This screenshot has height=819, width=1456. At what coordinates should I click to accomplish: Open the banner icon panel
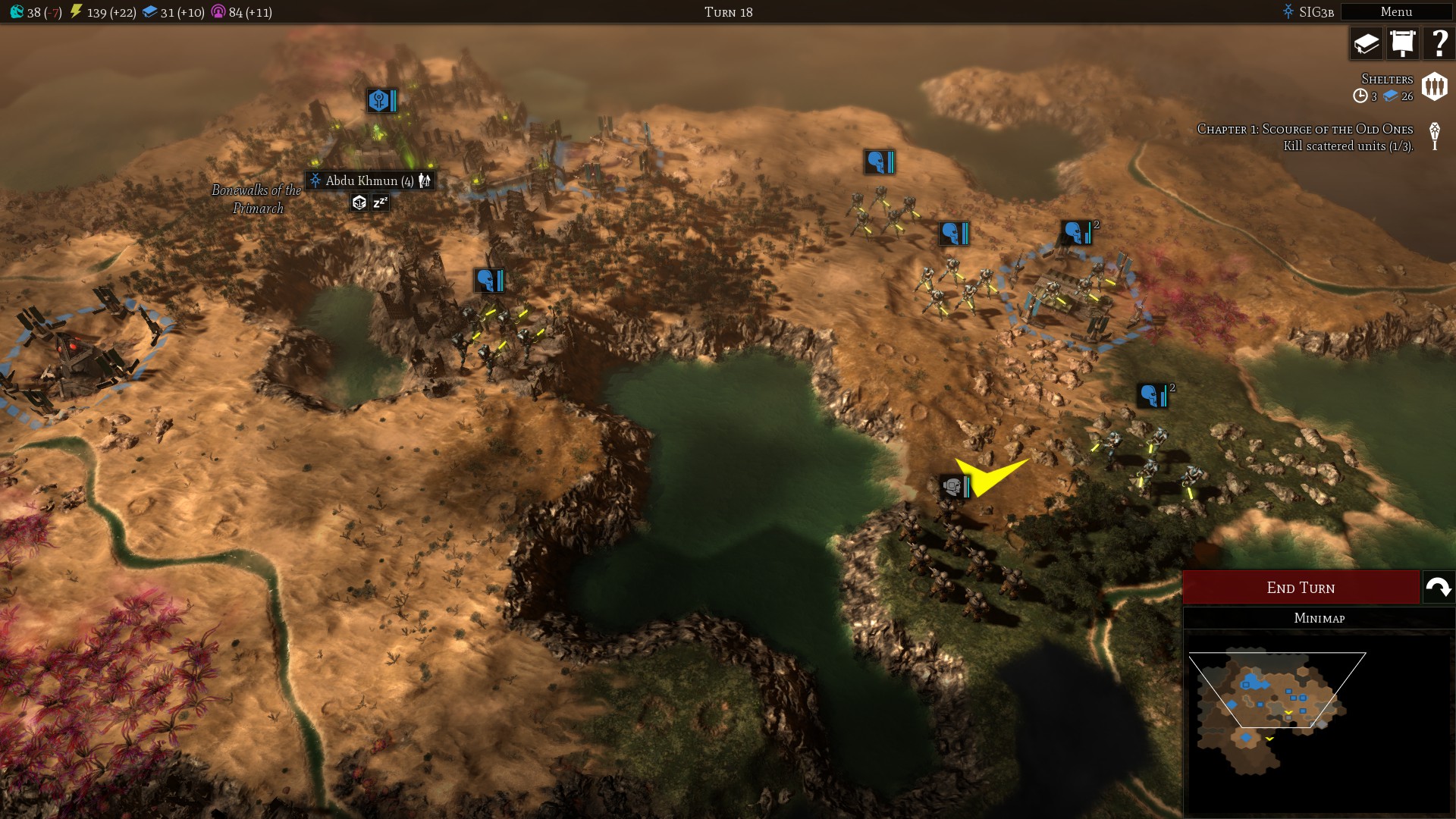[x=1403, y=43]
